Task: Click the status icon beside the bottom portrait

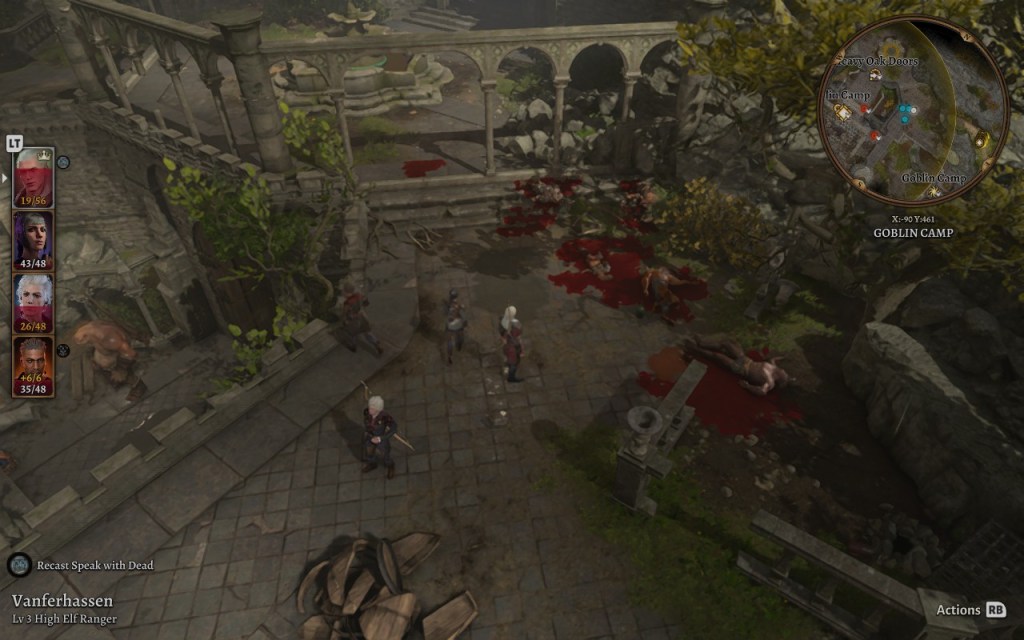Action: [x=62, y=350]
